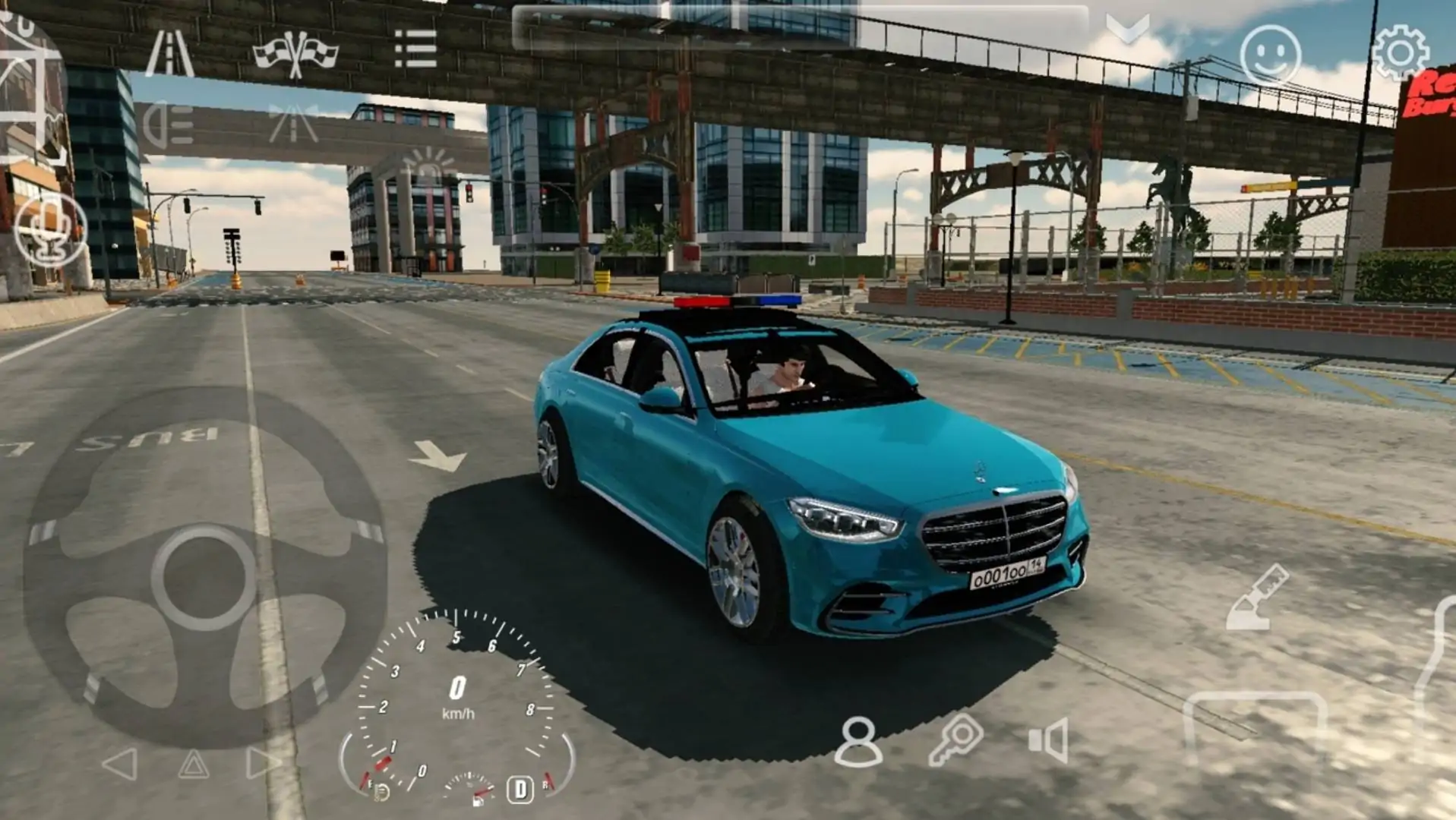Turn on the hazard triangle lights
The image size is (1456, 820).
pos(193,764)
